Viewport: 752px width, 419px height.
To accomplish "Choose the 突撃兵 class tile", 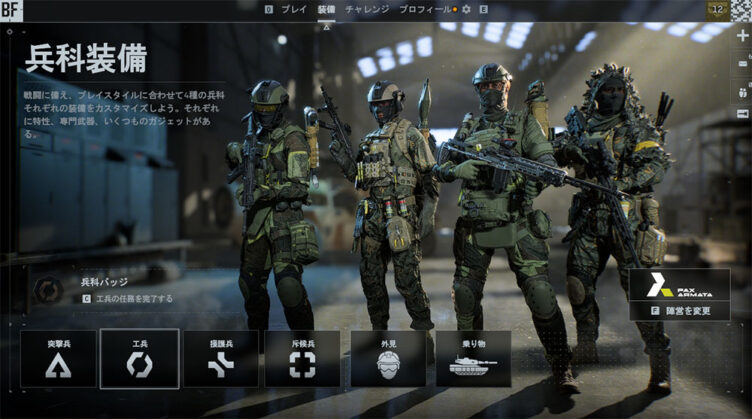I will [58, 358].
